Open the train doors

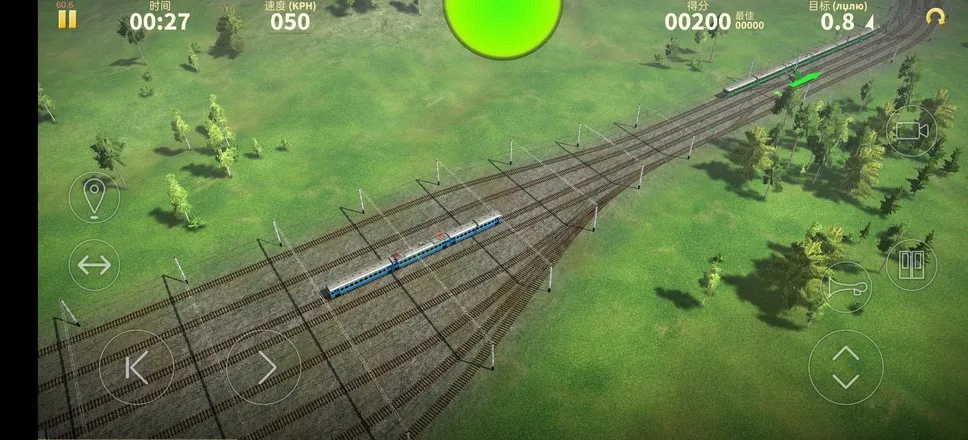coord(911,264)
